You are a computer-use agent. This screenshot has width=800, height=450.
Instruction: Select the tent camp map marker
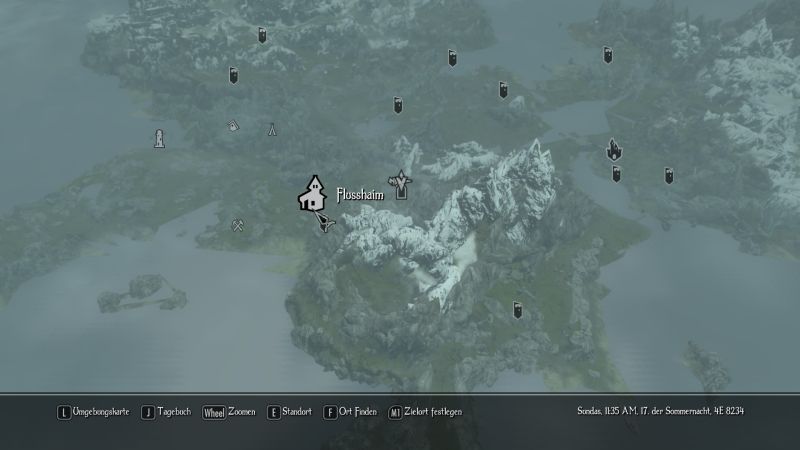(x=271, y=129)
